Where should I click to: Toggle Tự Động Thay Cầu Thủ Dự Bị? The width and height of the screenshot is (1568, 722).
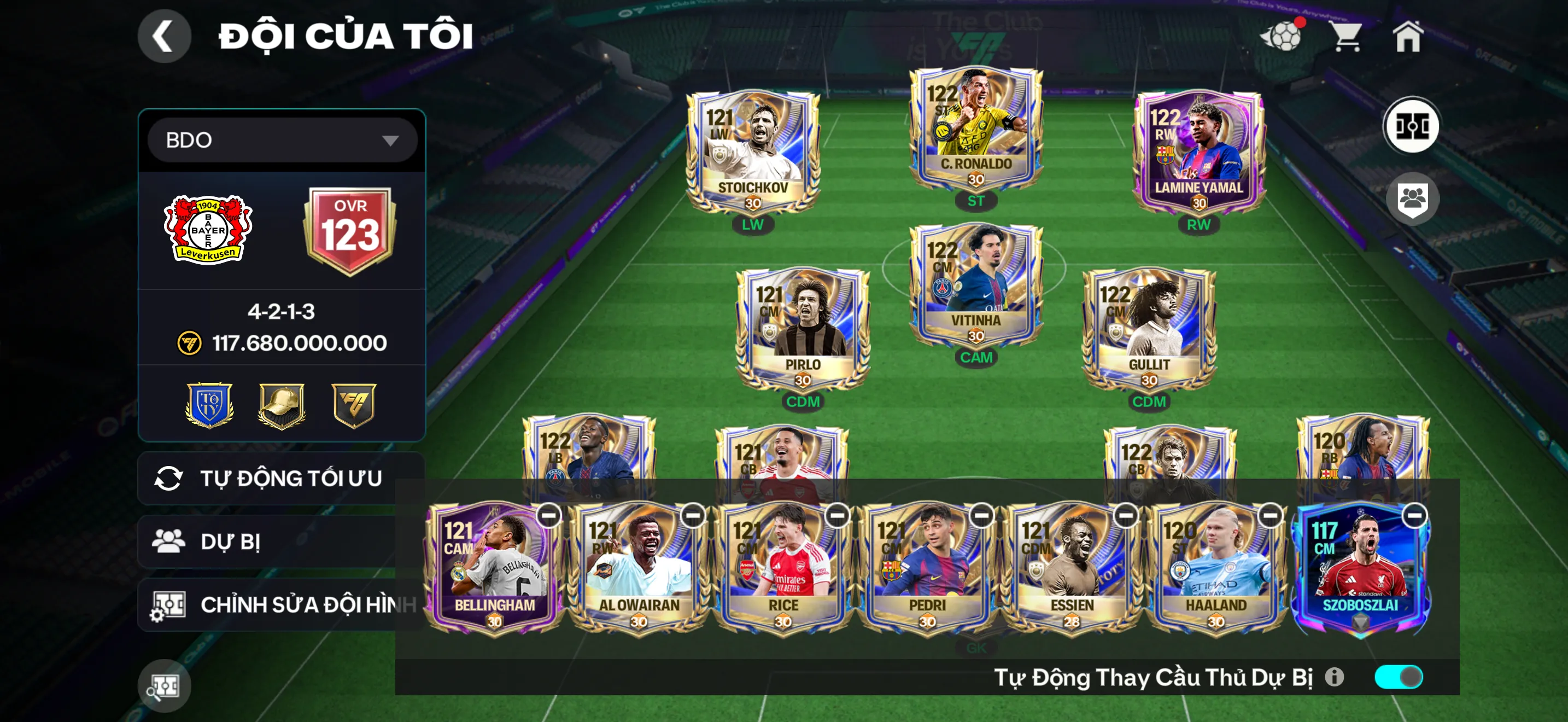[1398, 677]
